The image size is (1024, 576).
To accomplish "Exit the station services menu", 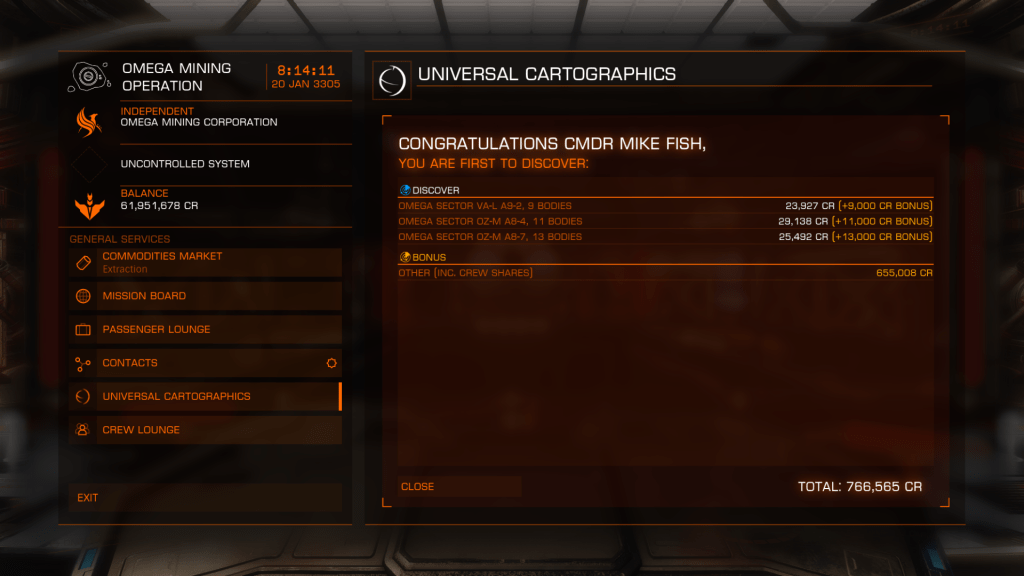I will 206,497.
